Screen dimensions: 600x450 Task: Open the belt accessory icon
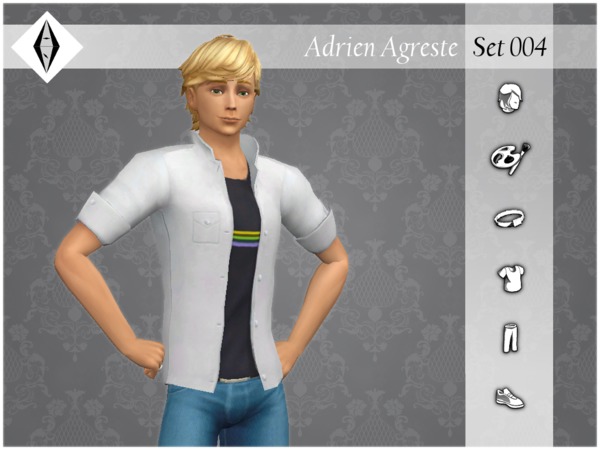(509, 217)
